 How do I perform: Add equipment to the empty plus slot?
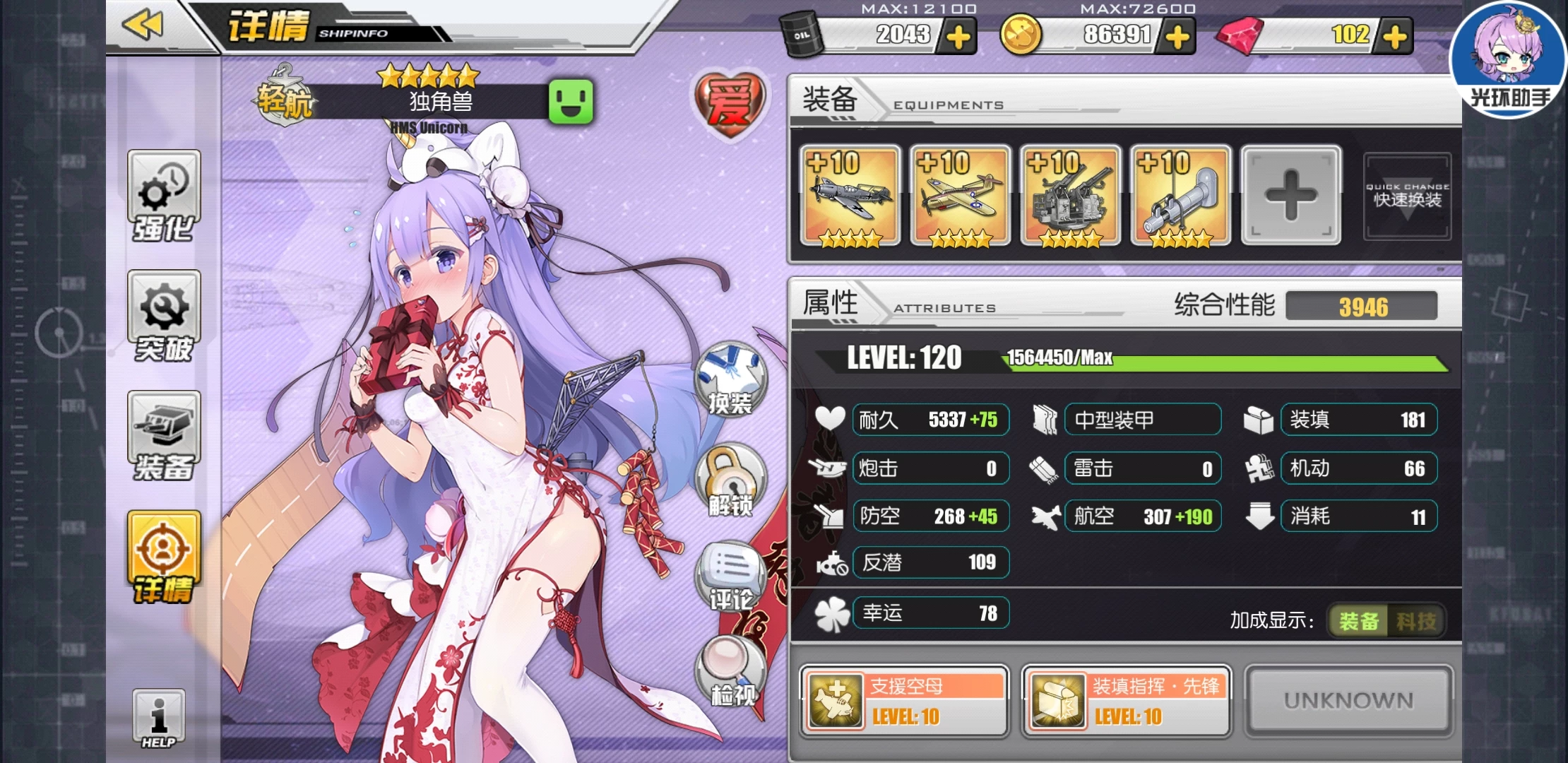coord(1290,196)
